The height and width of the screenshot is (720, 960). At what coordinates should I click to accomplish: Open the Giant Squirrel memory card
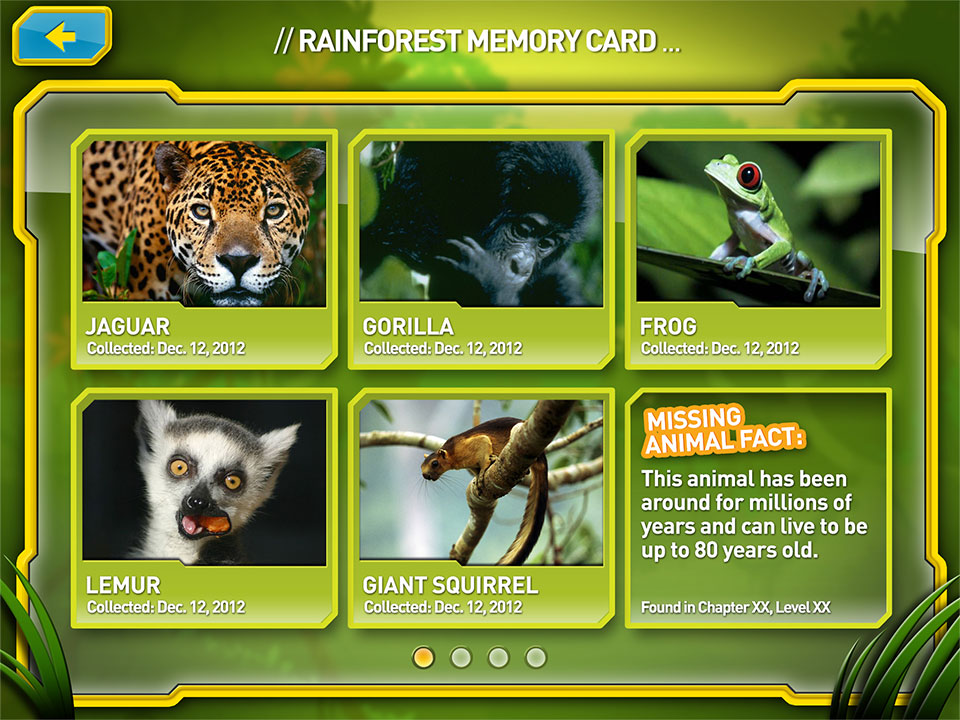(481, 506)
